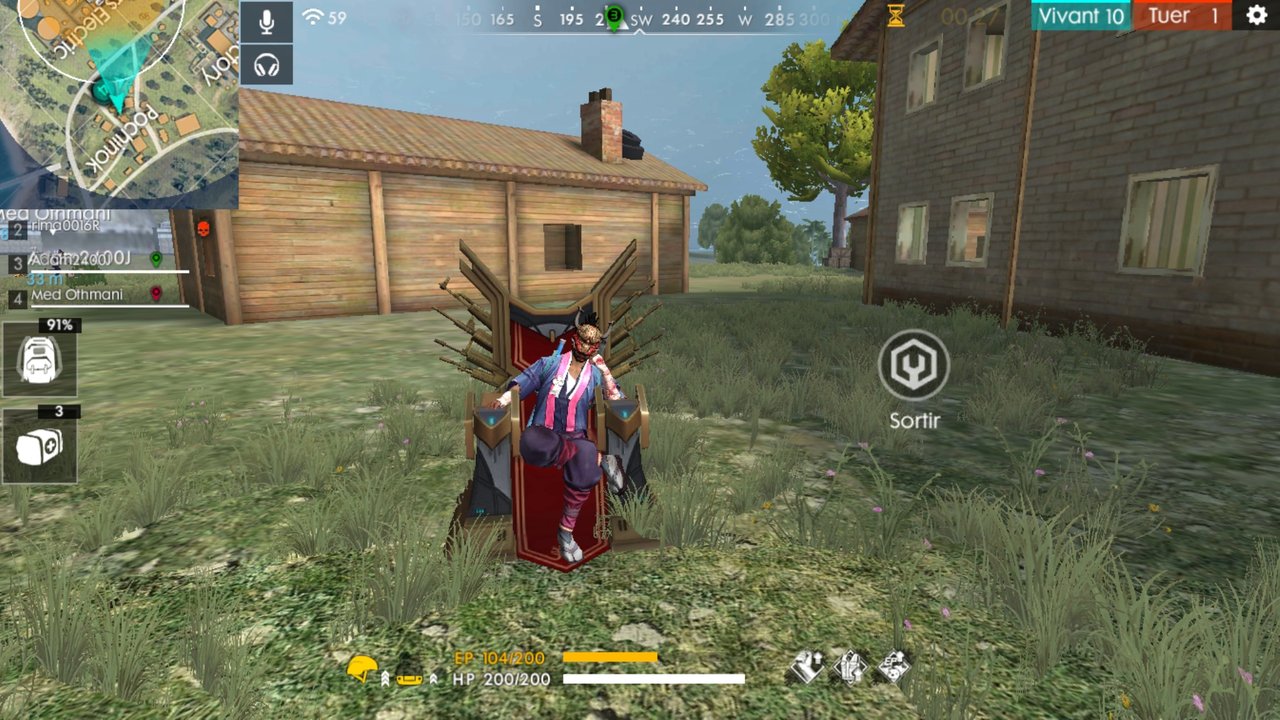Toggle the headset voice audio

266,64
